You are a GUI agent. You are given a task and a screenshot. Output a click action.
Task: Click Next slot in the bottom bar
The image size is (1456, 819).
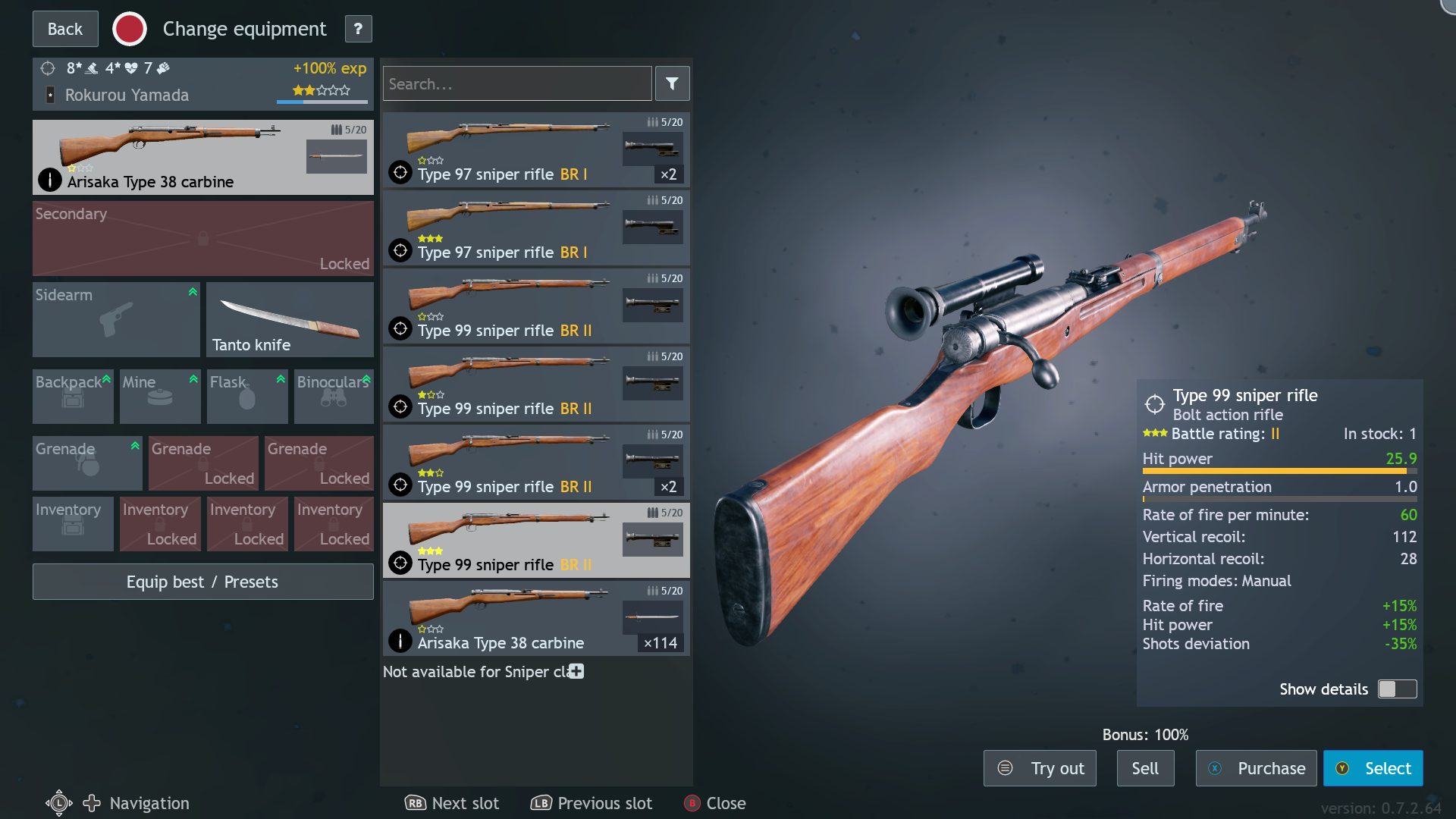point(452,803)
